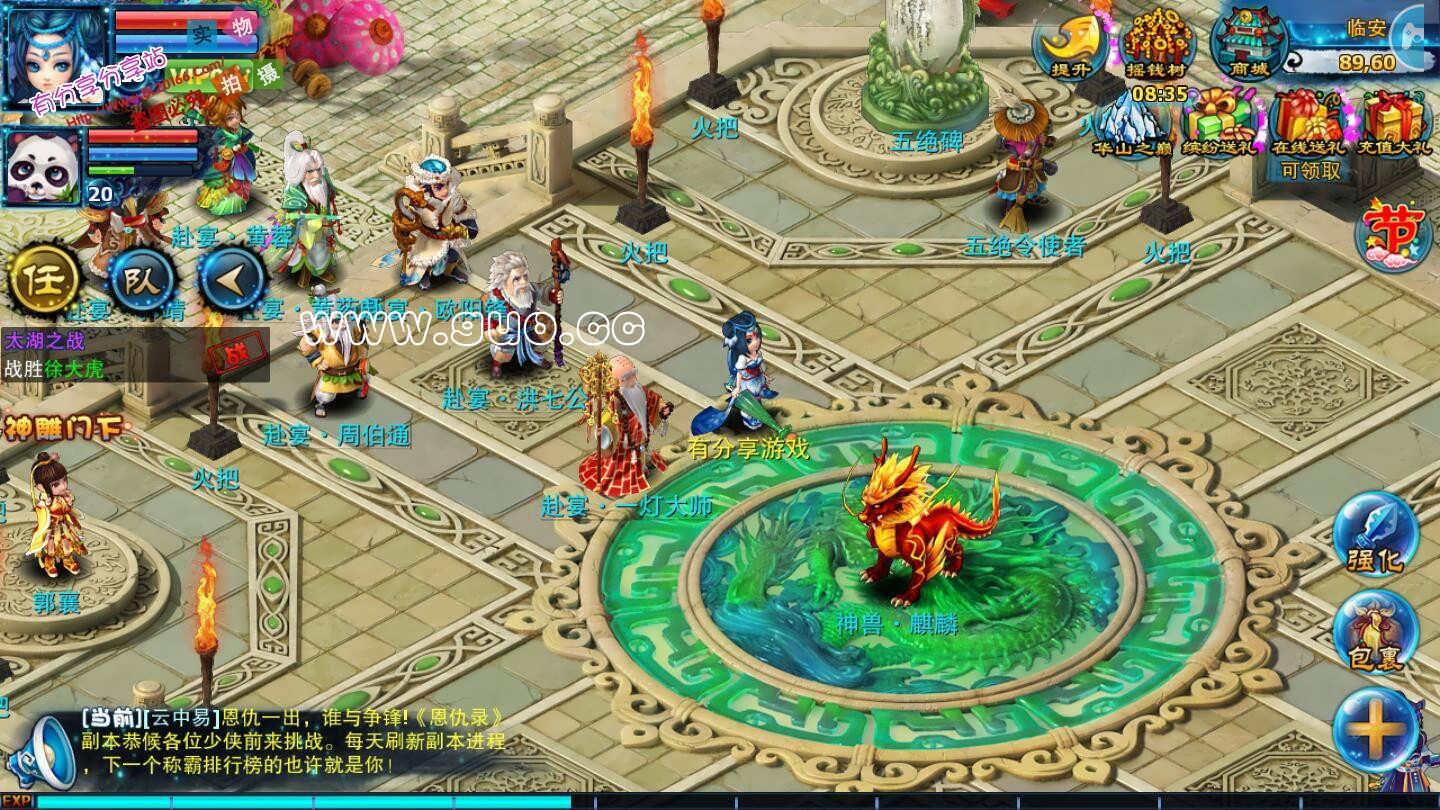Collapse the side panel with the arrow button
Image resolution: width=1440 pixels, height=810 pixels.
point(232,280)
